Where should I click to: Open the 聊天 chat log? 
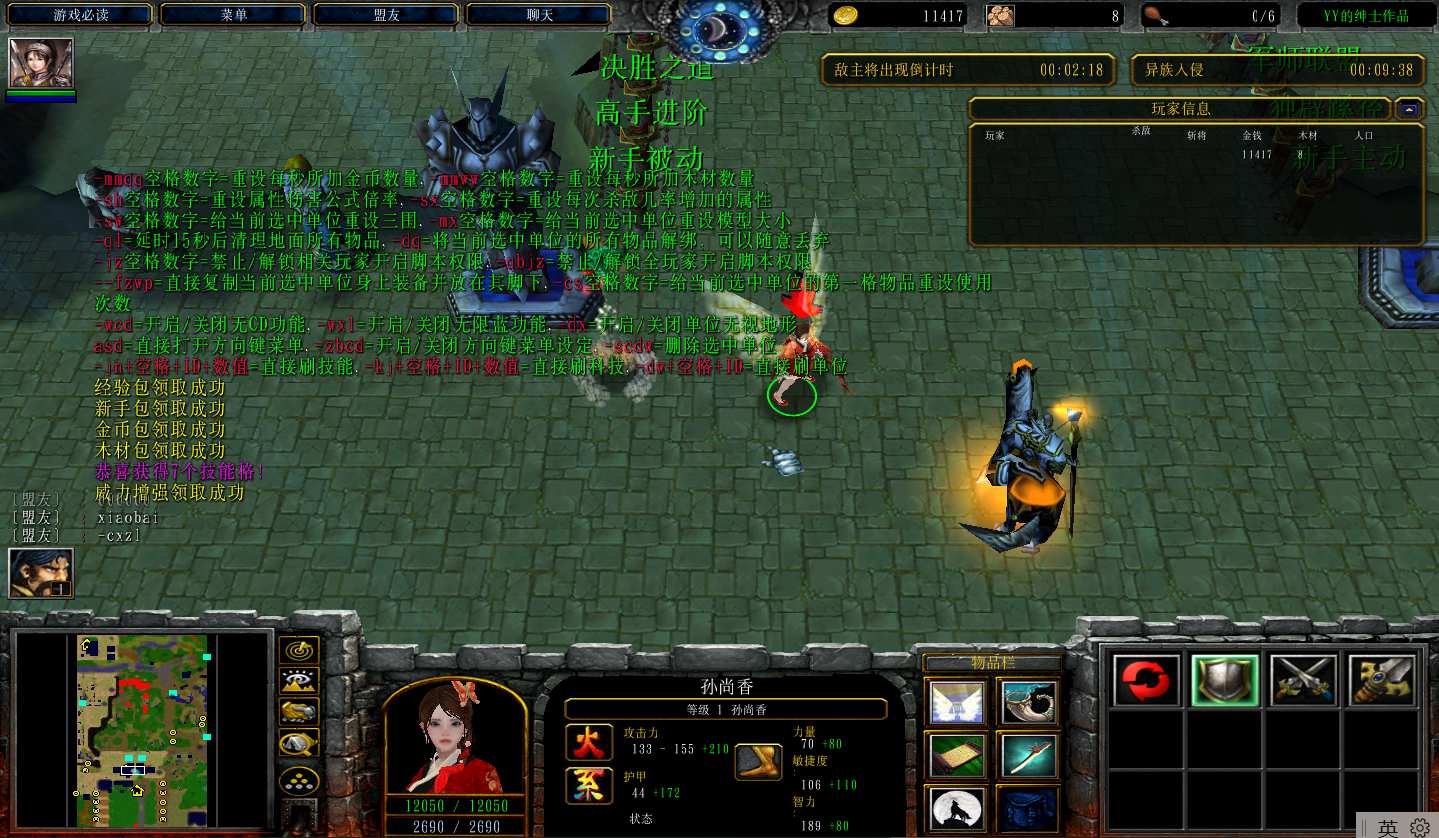click(x=540, y=15)
